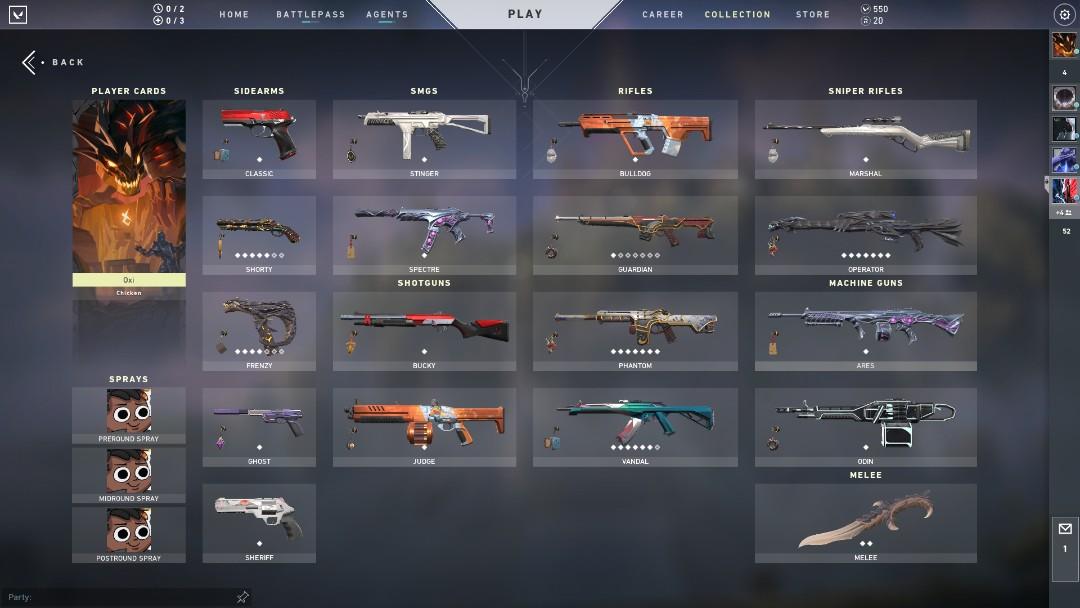Select the Judge shotgun slot
1080x608 pixels.
click(x=424, y=427)
